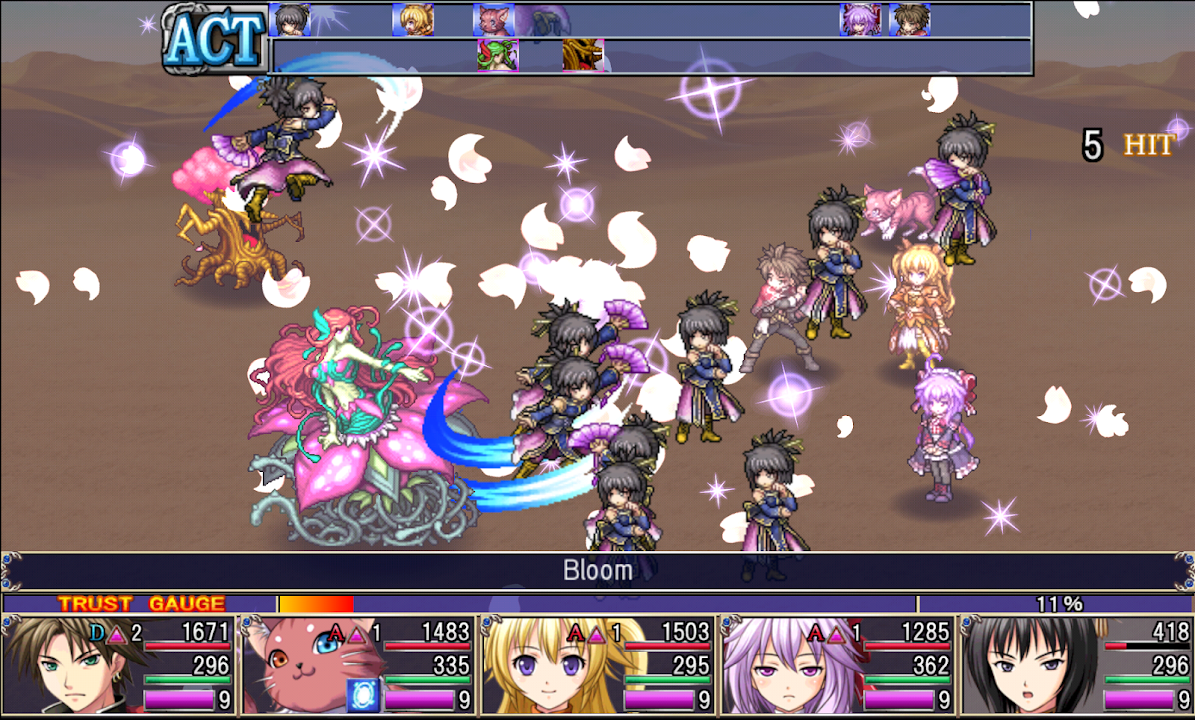The height and width of the screenshot is (720, 1195).
Task: Click the ACT turn order label
Action: coord(214,40)
